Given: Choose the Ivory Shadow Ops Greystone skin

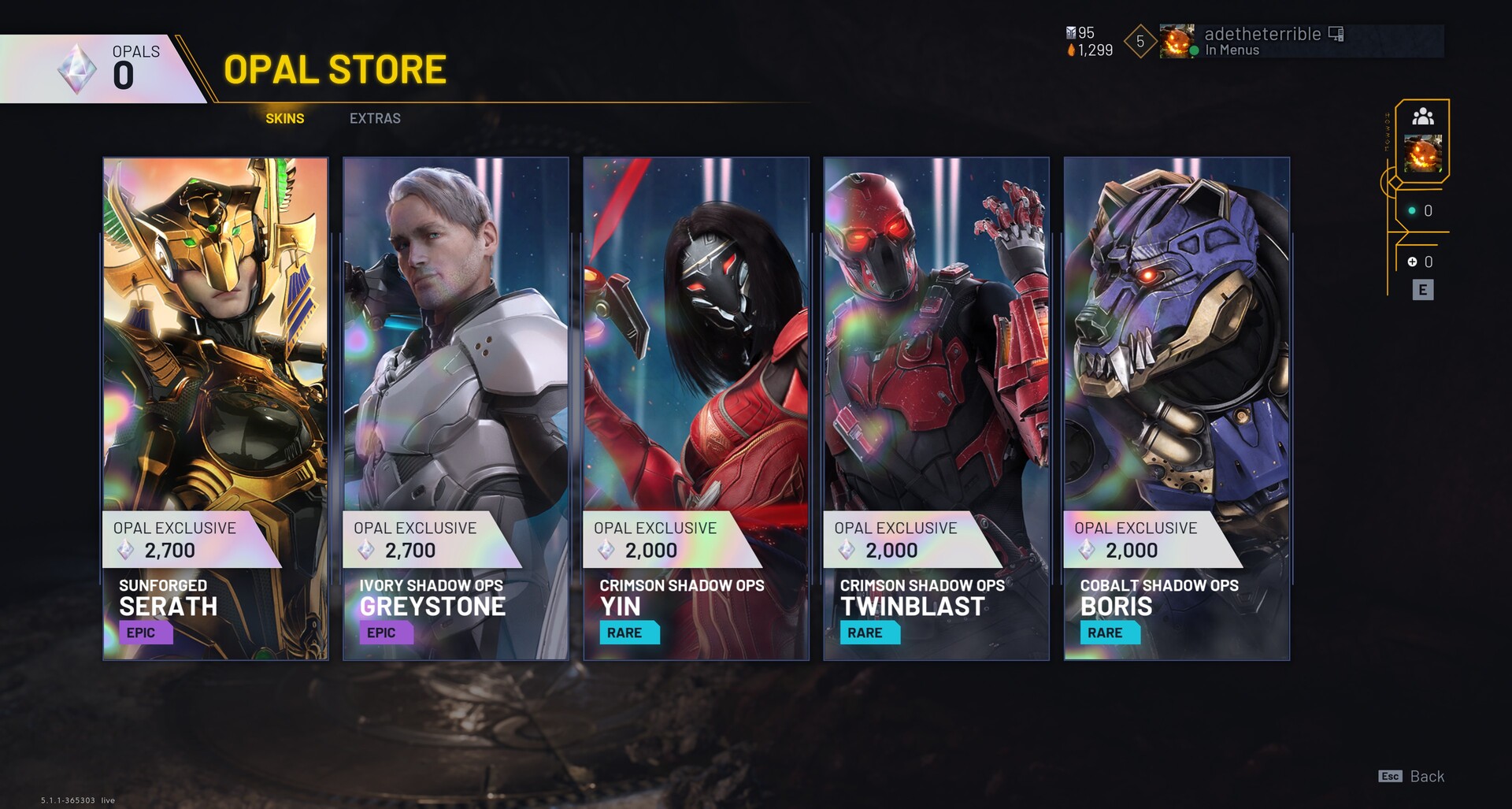Looking at the screenshot, I should click(456, 408).
